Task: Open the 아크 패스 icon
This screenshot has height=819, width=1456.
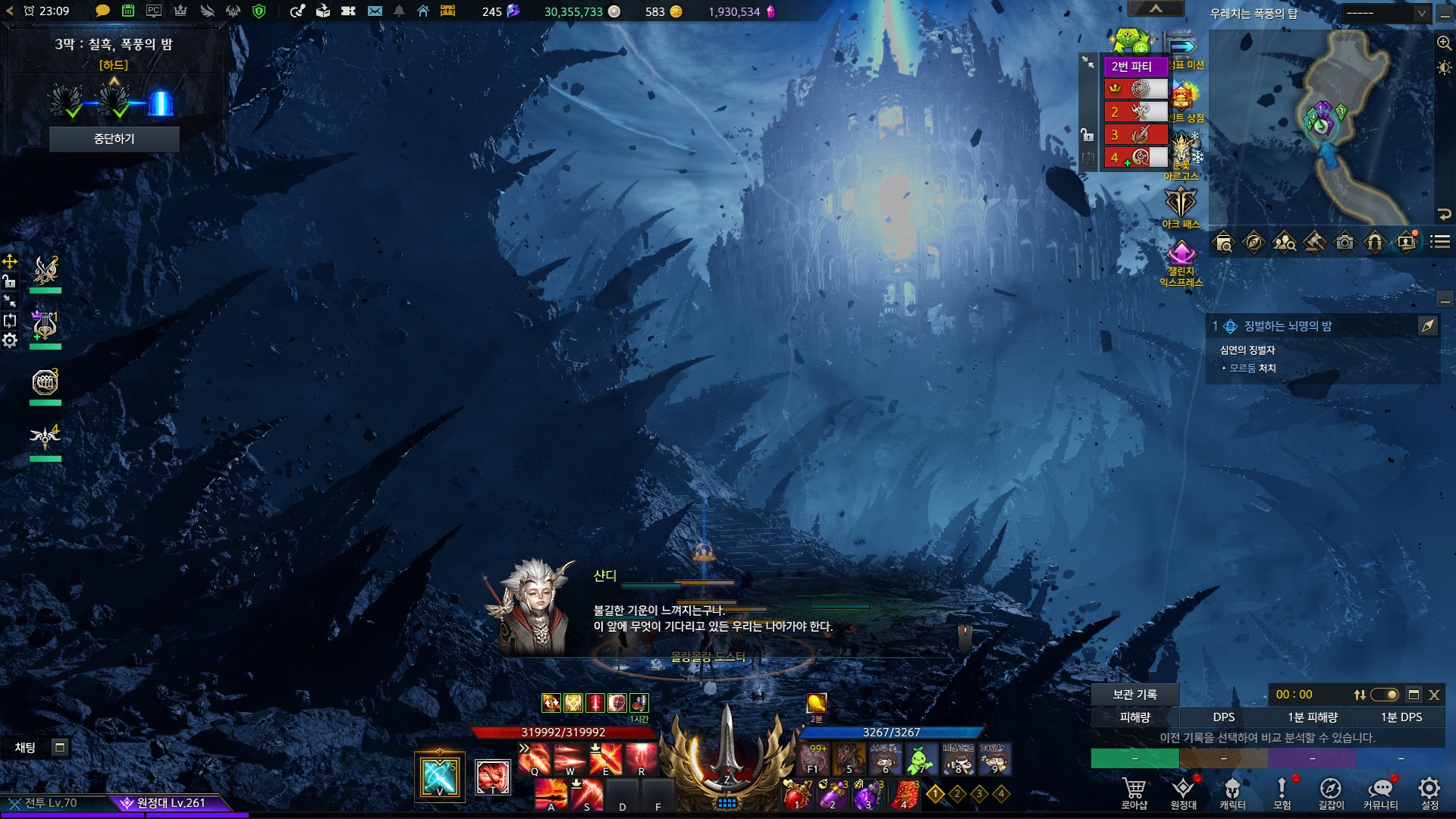Action: coord(1181,207)
